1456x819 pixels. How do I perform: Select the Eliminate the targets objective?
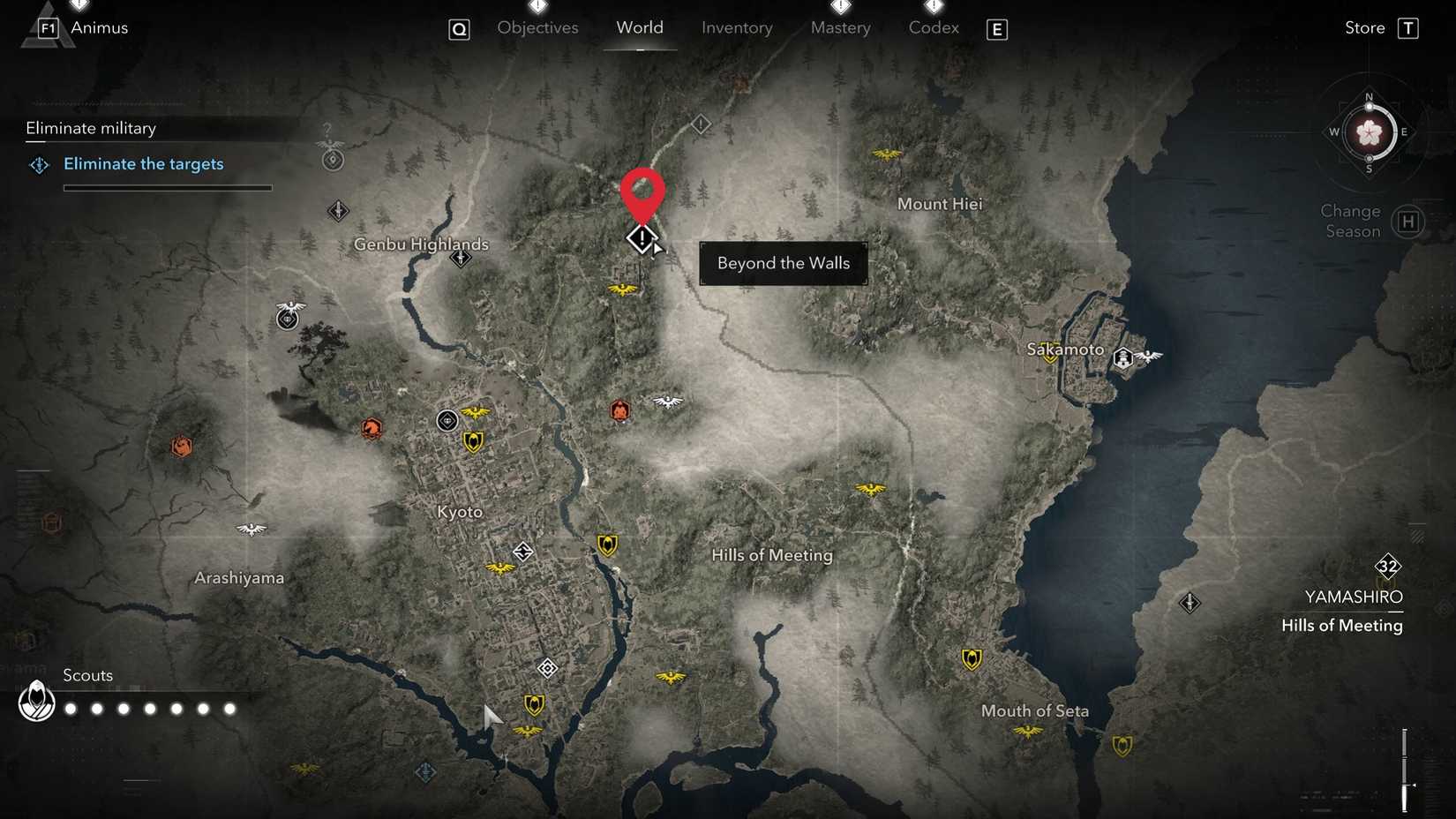click(x=143, y=164)
